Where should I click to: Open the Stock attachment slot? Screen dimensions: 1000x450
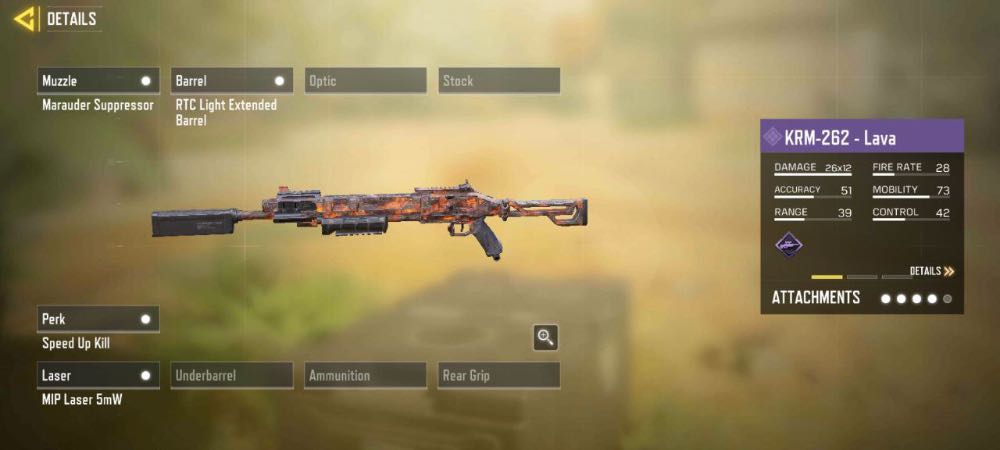499,81
